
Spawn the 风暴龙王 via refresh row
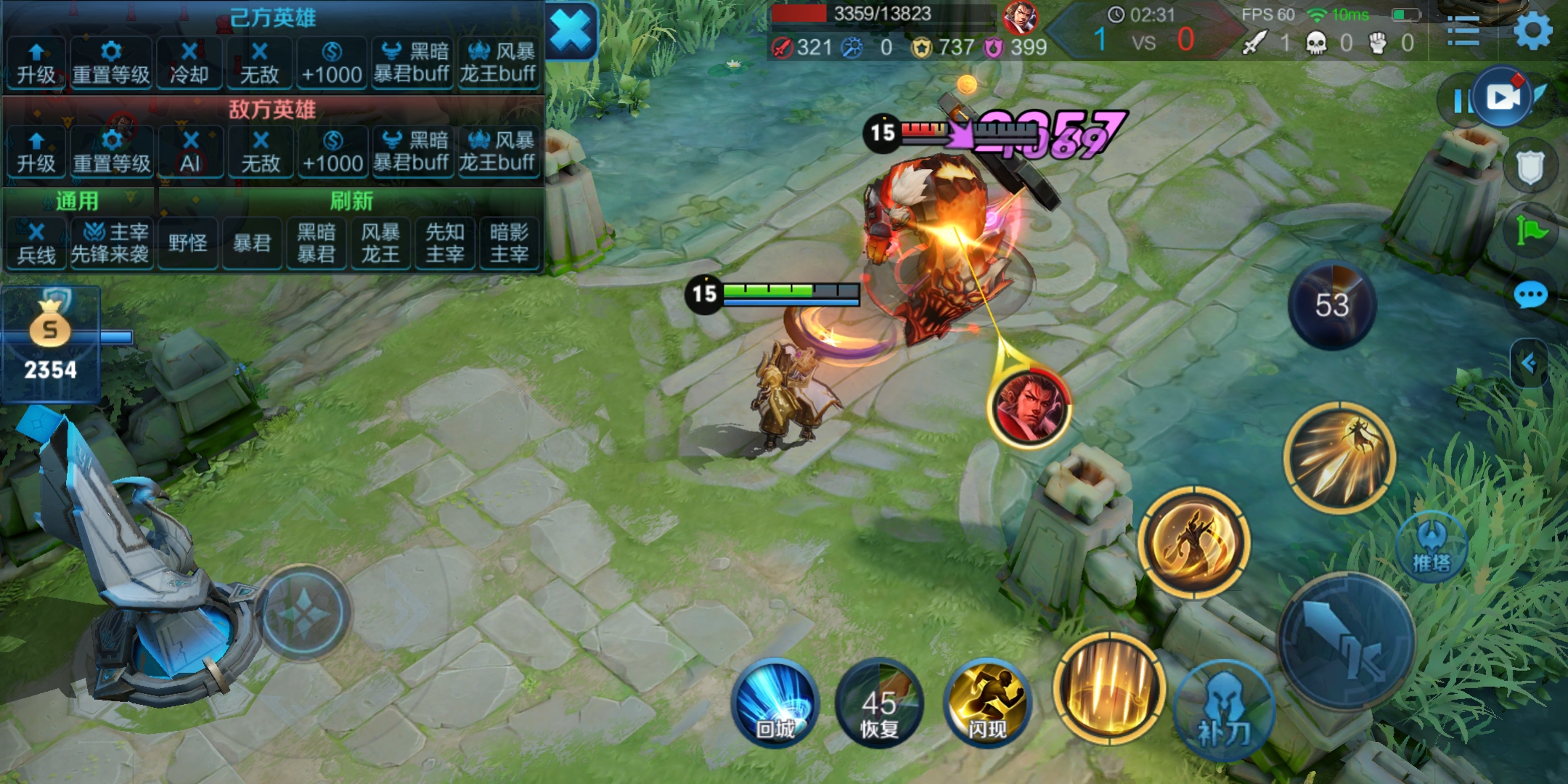point(380,243)
